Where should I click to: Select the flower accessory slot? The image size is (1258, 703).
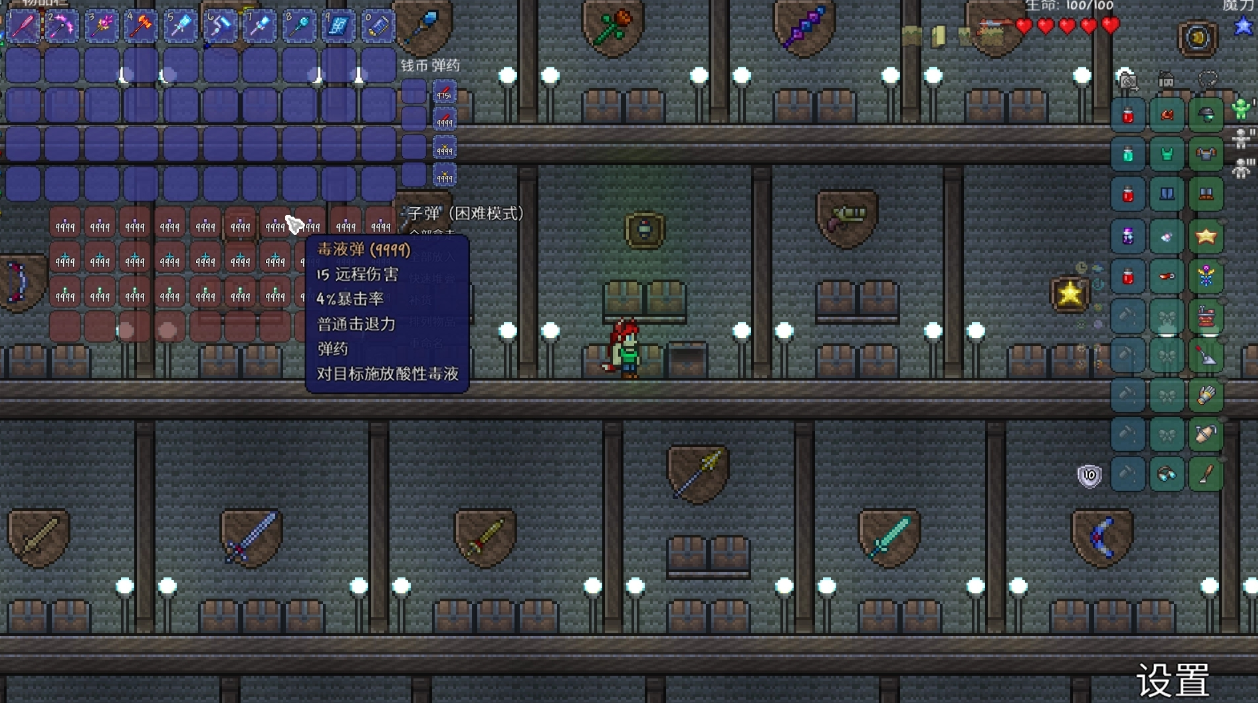pyautogui.click(x=1207, y=275)
